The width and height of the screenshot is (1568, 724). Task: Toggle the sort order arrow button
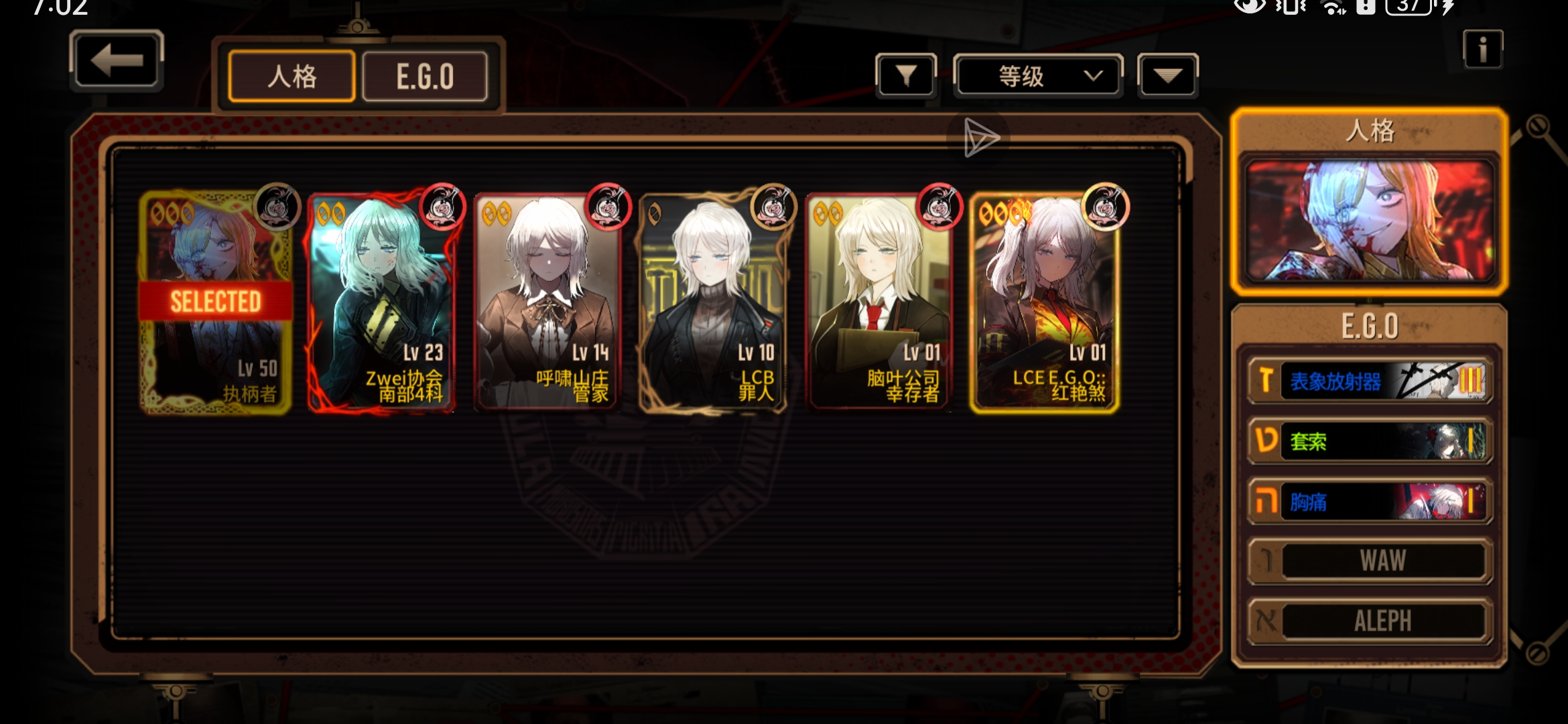pos(1167,76)
